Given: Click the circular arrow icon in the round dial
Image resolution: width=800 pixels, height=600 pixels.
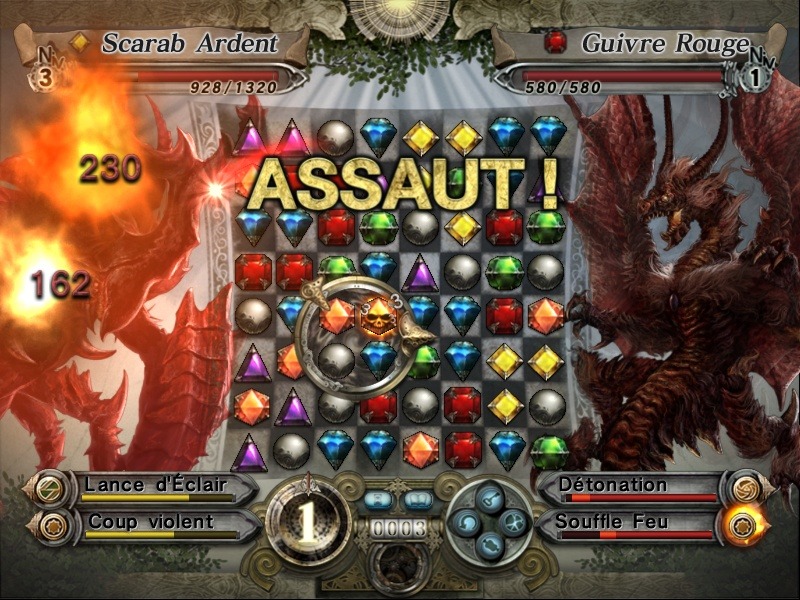Looking at the screenshot, I should [x=467, y=521].
